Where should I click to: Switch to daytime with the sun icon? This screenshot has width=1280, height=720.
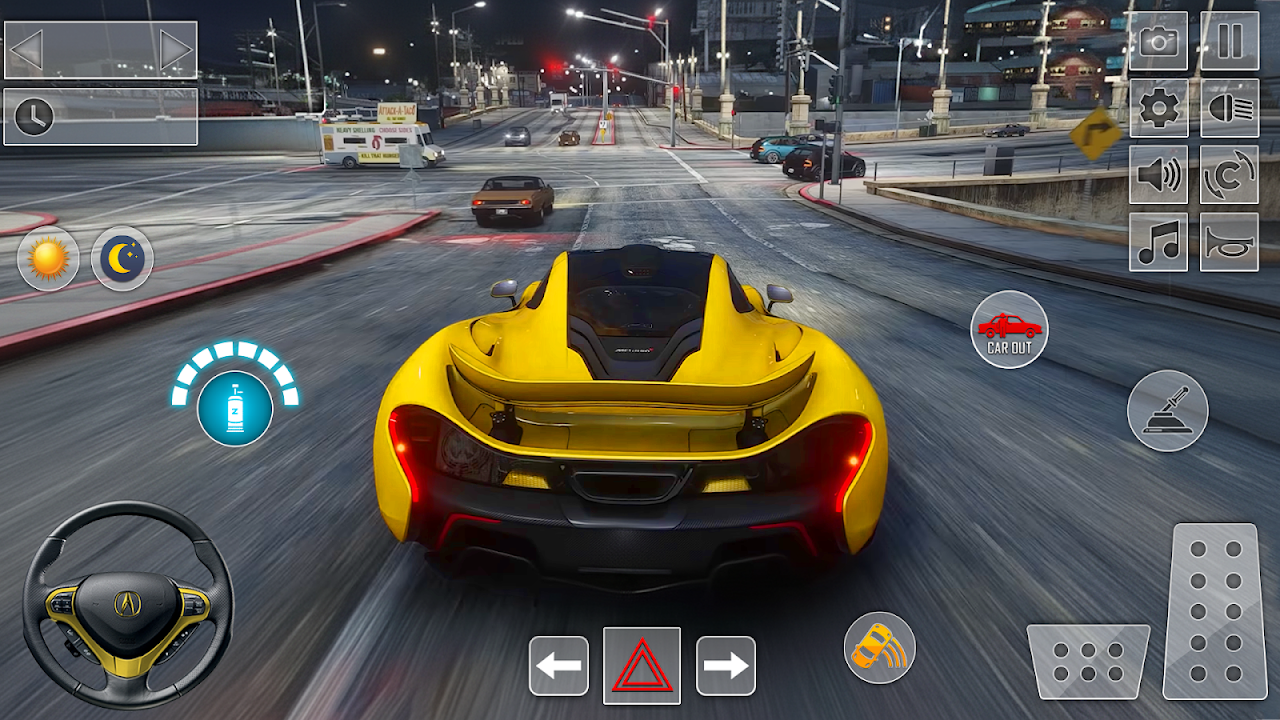pyautogui.click(x=48, y=259)
